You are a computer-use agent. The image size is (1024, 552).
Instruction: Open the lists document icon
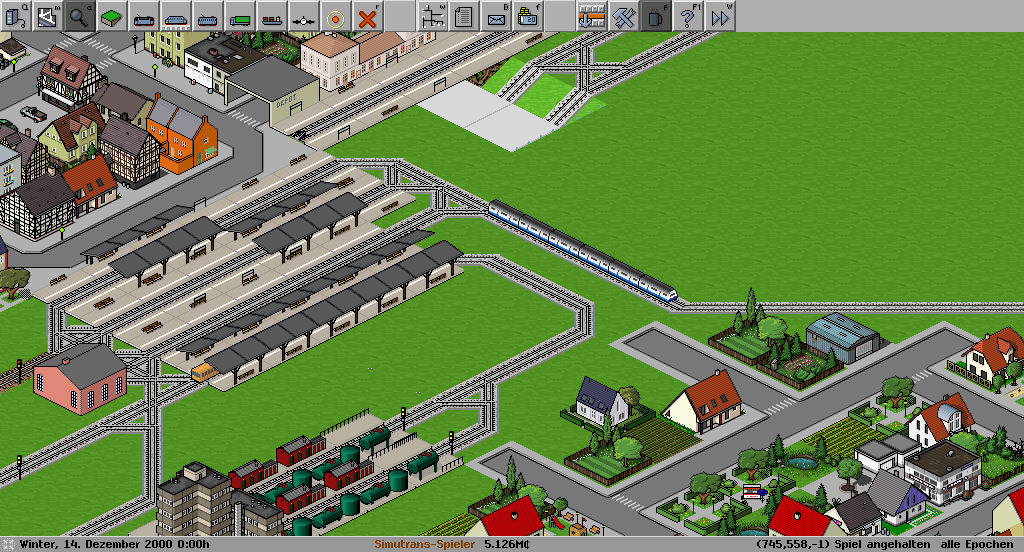(x=463, y=15)
